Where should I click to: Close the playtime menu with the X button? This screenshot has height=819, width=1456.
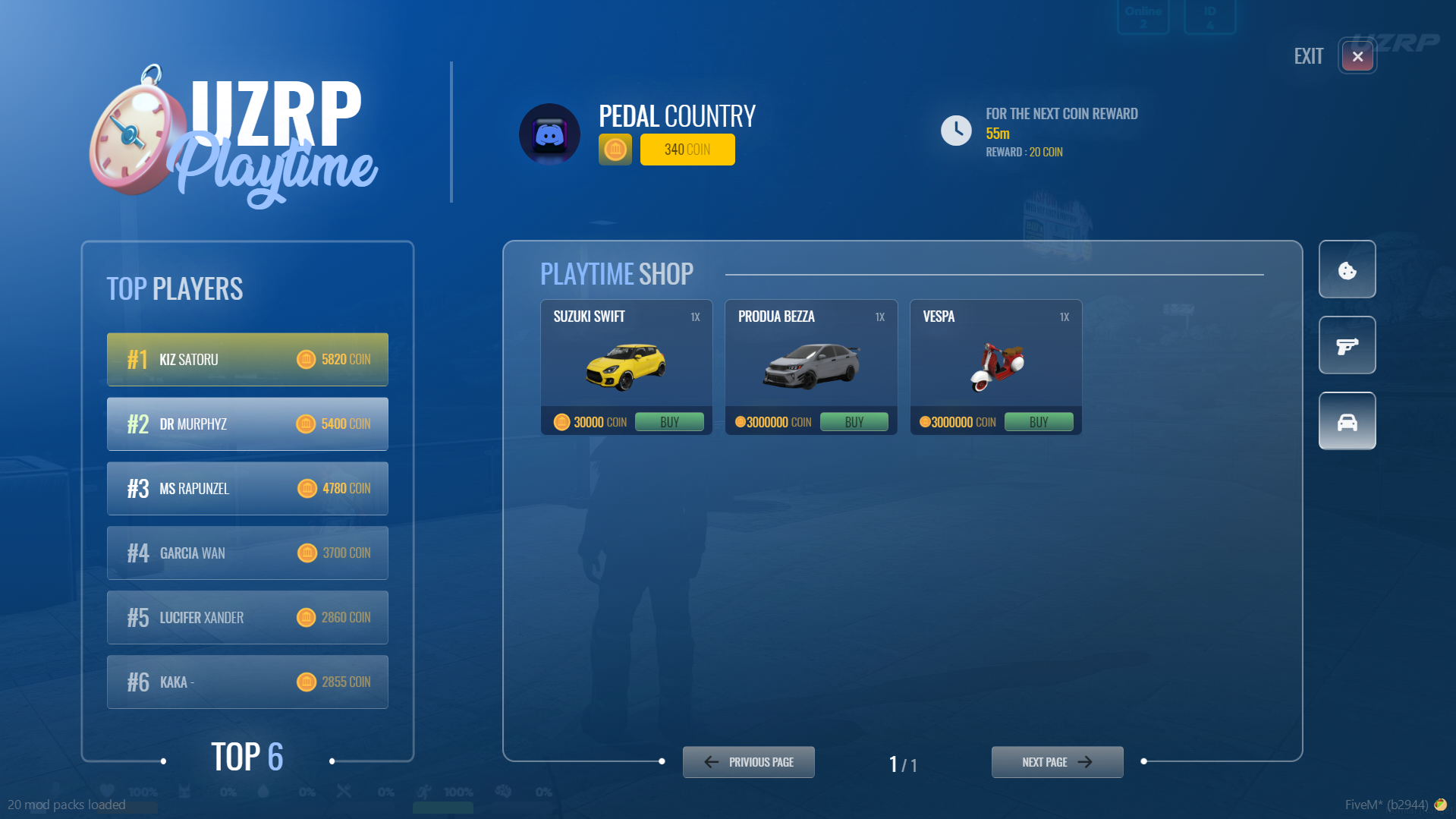(1357, 56)
